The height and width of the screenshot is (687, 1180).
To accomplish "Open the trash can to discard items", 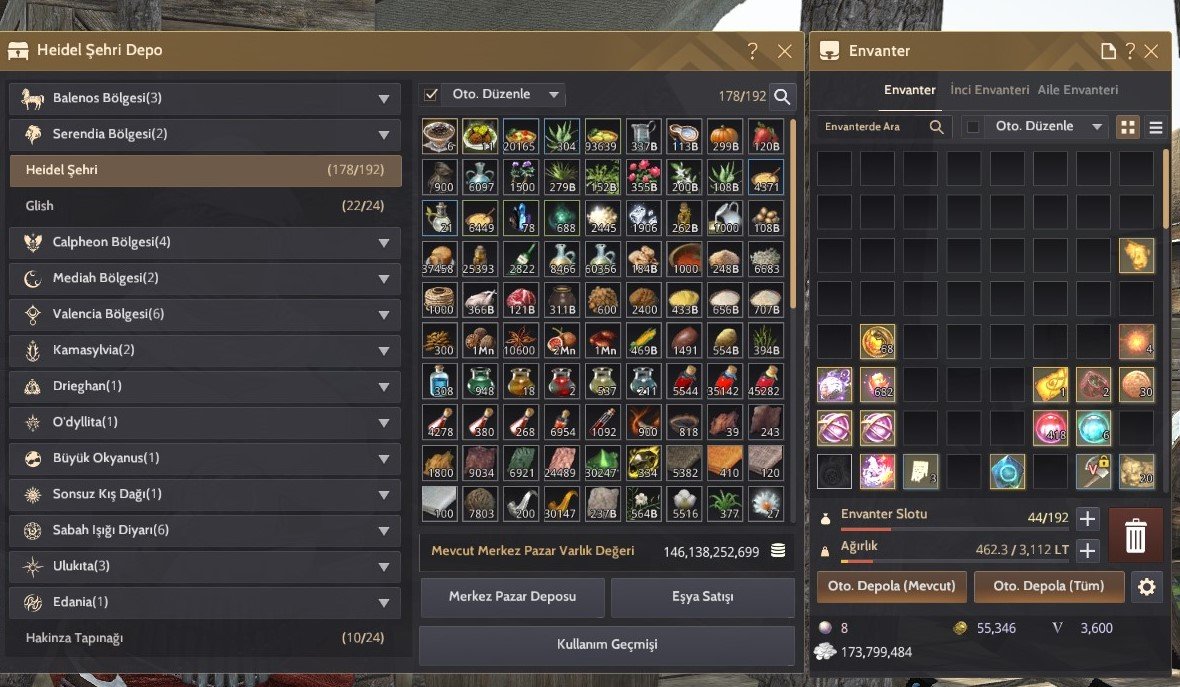I will tap(1135, 536).
